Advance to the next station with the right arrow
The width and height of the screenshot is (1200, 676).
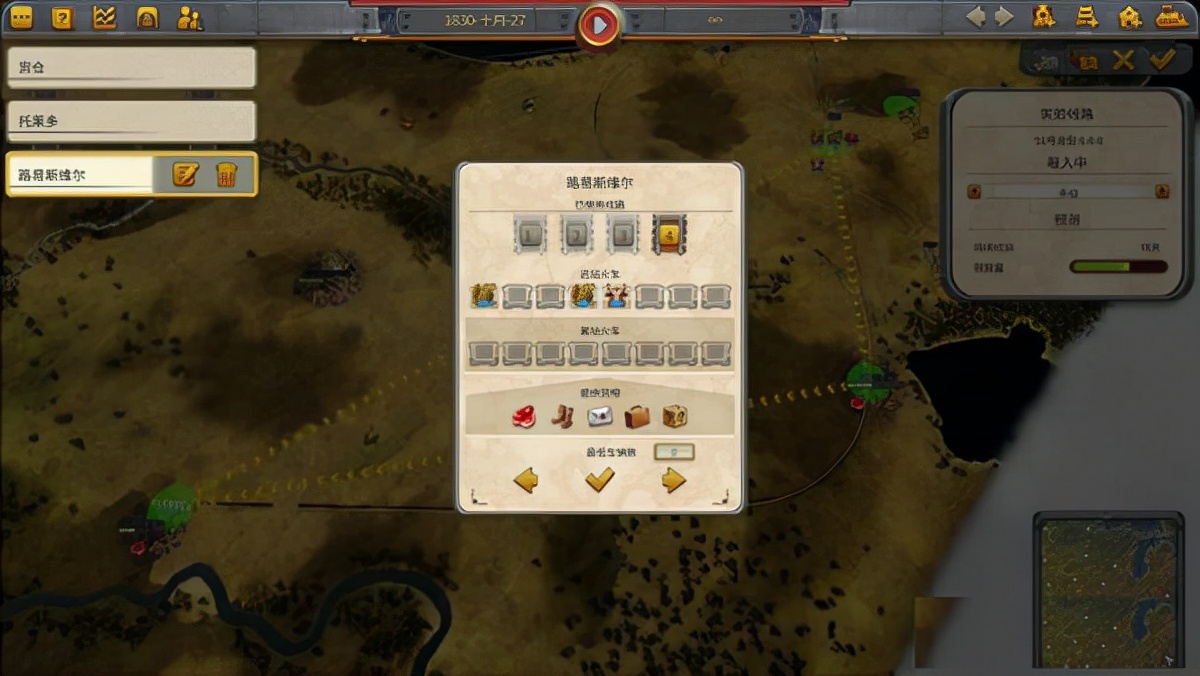pyautogui.click(x=673, y=481)
